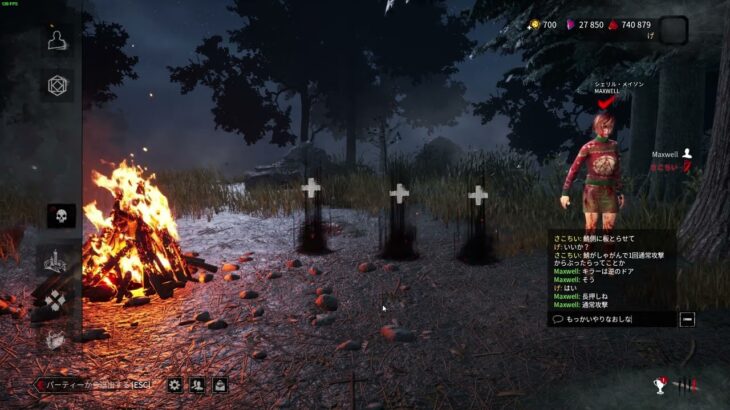Leave the party with the back button

click(x=94, y=384)
